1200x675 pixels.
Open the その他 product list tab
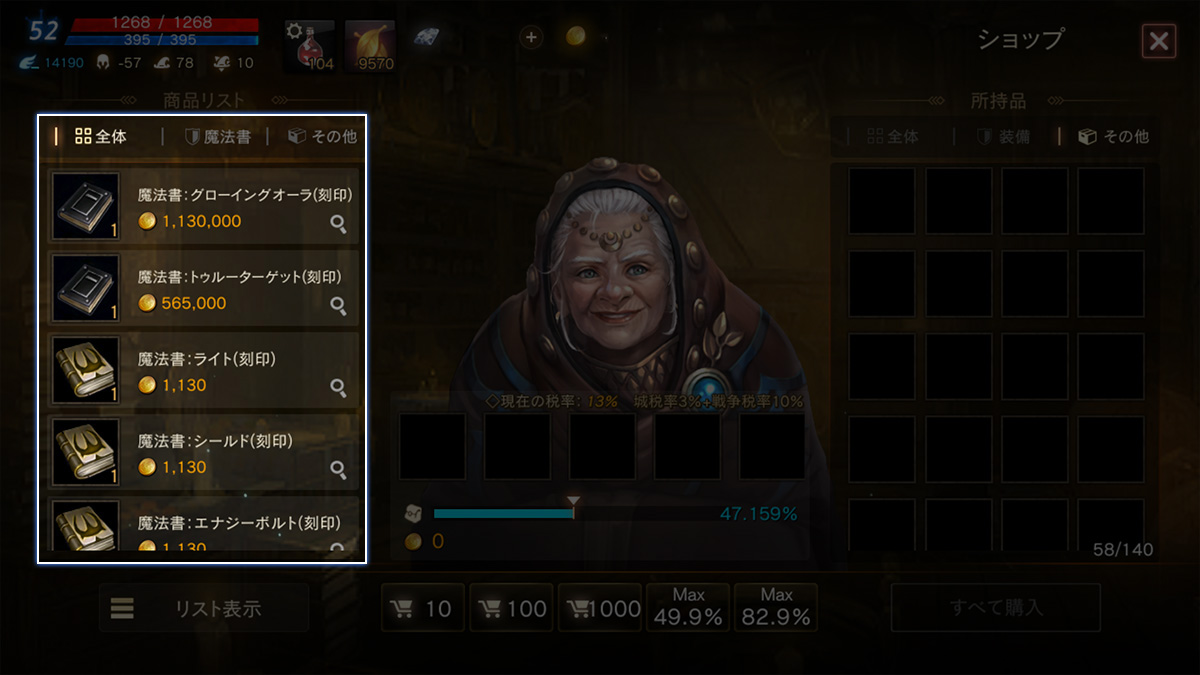pyautogui.click(x=322, y=137)
